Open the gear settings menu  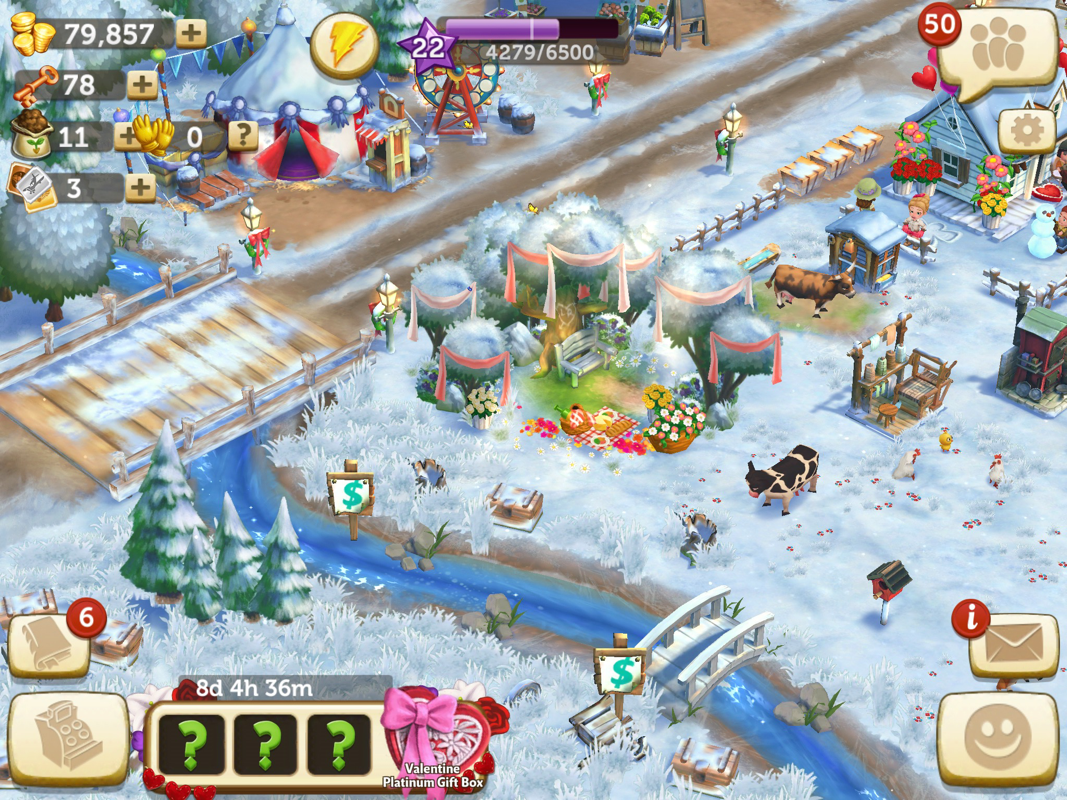(x=1027, y=130)
